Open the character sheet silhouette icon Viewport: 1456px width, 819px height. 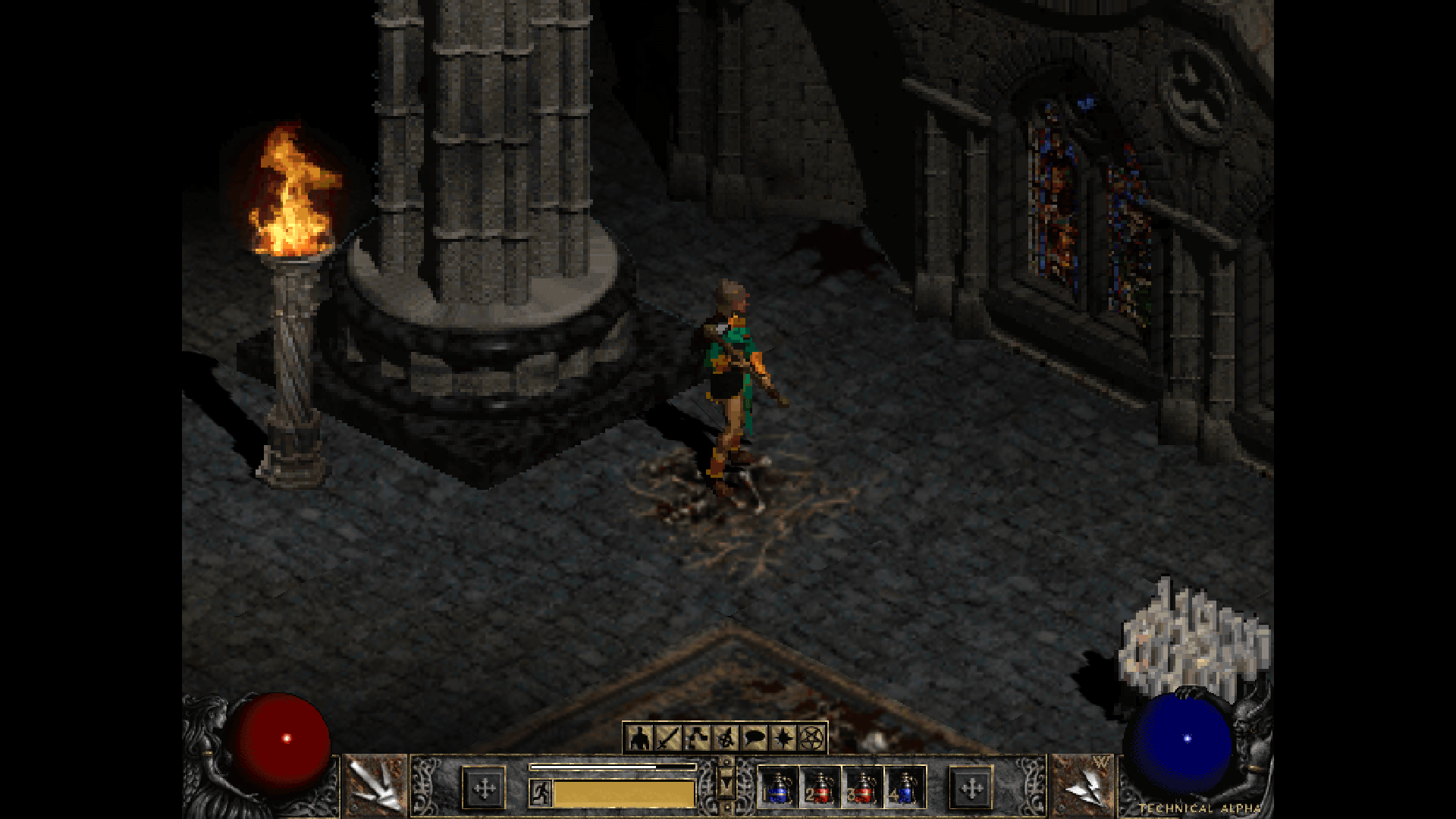coord(641,737)
